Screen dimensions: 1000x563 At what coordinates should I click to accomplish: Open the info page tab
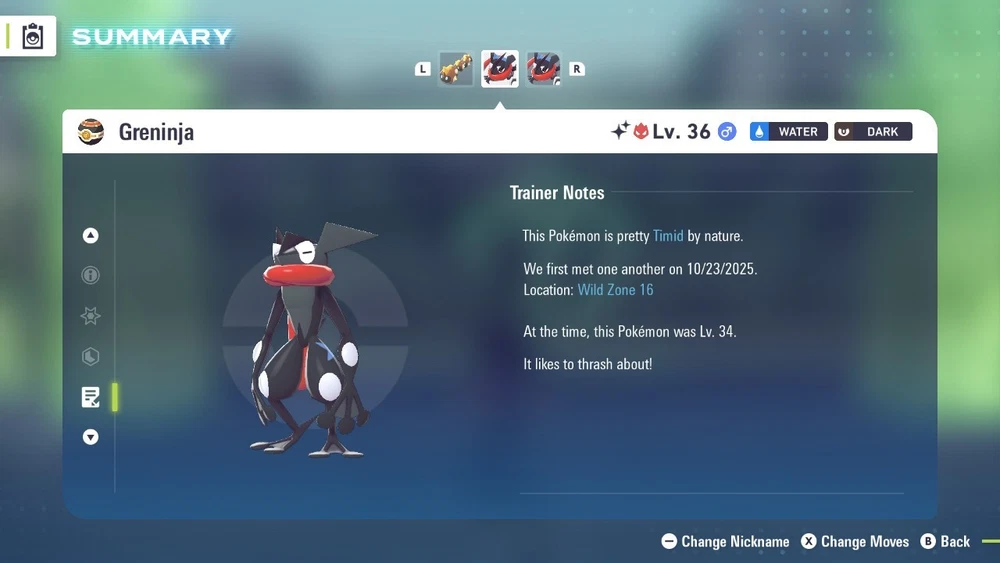[x=91, y=276]
